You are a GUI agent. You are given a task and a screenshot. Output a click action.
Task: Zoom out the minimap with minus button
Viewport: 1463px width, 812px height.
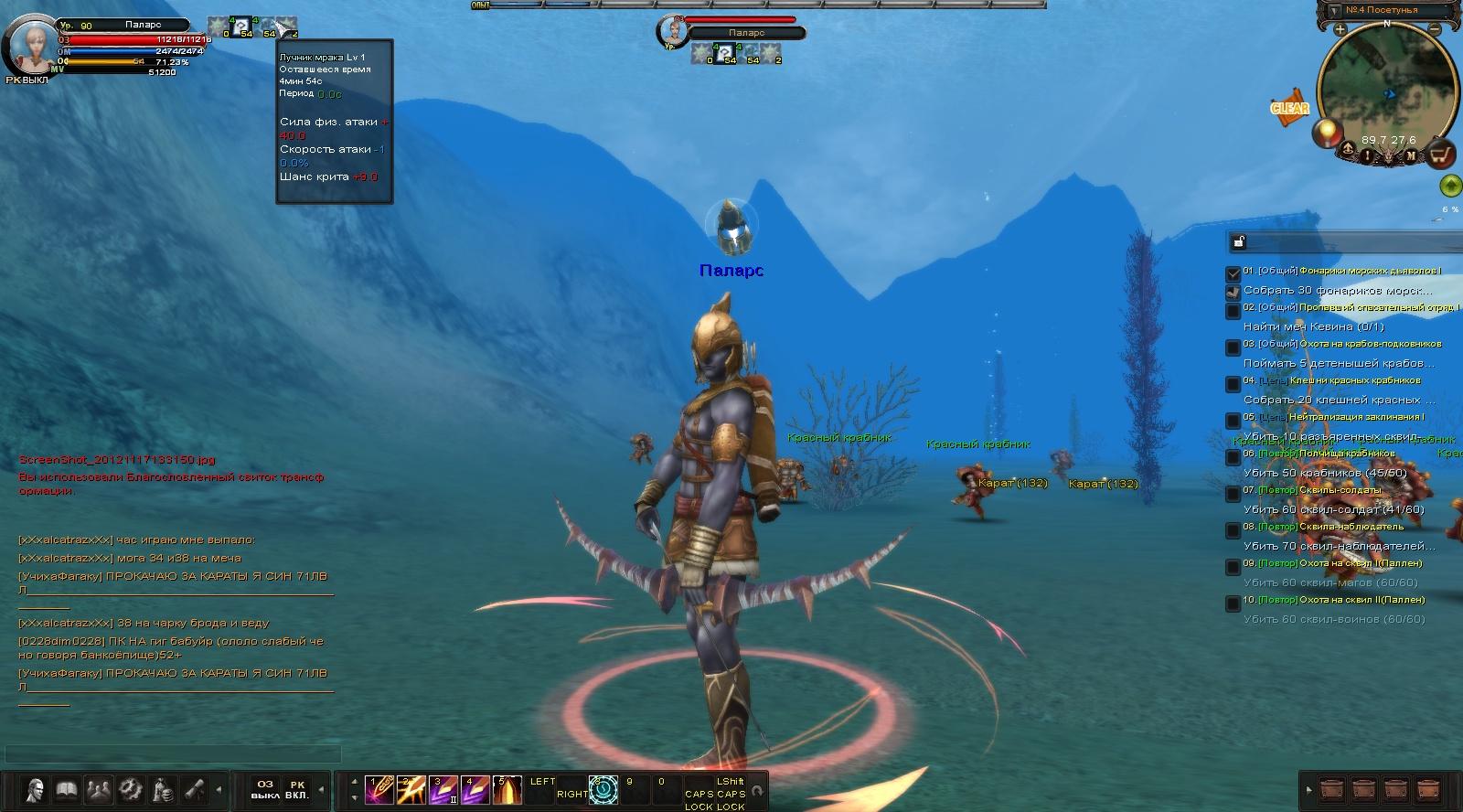[1436, 29]
